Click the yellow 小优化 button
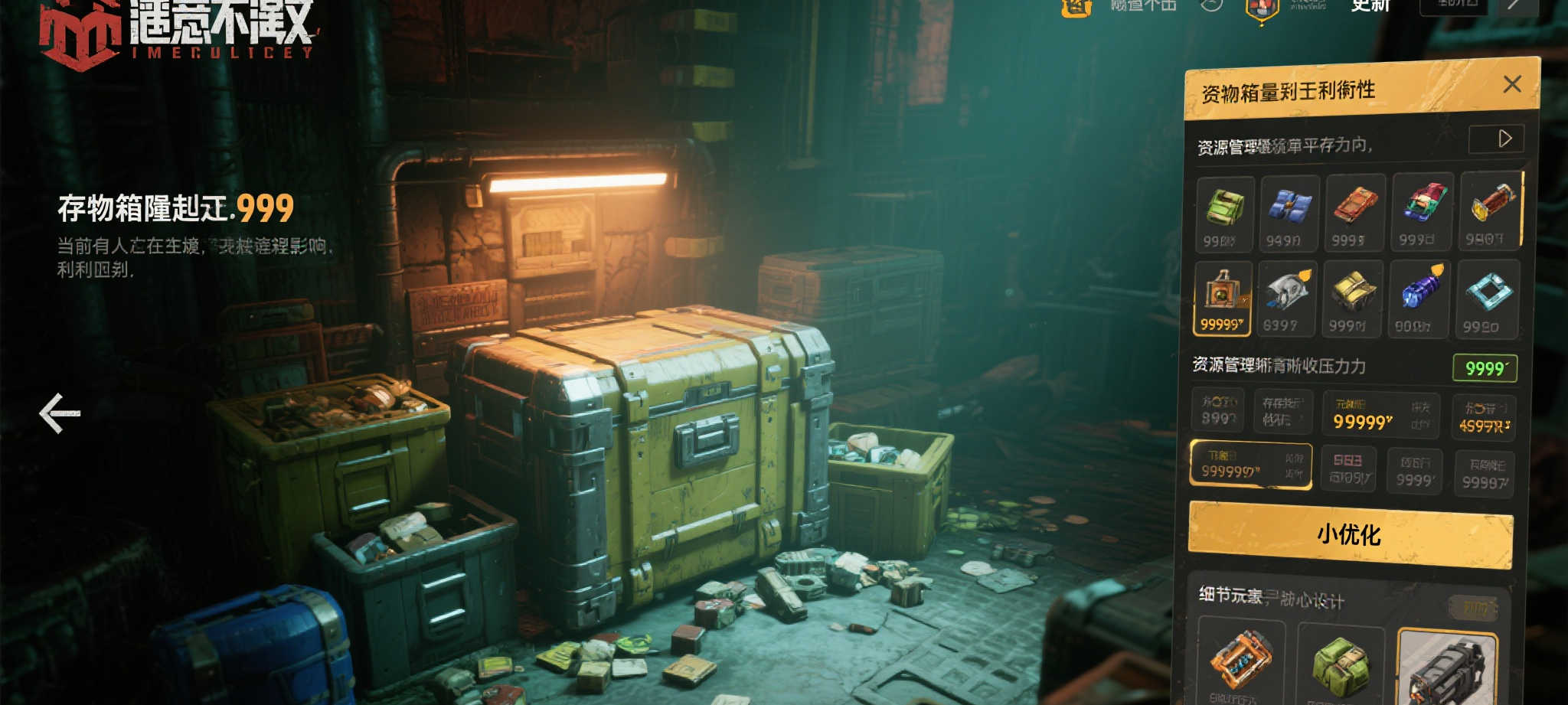This screenshot has width=1568, height=705. point(1350,534)
